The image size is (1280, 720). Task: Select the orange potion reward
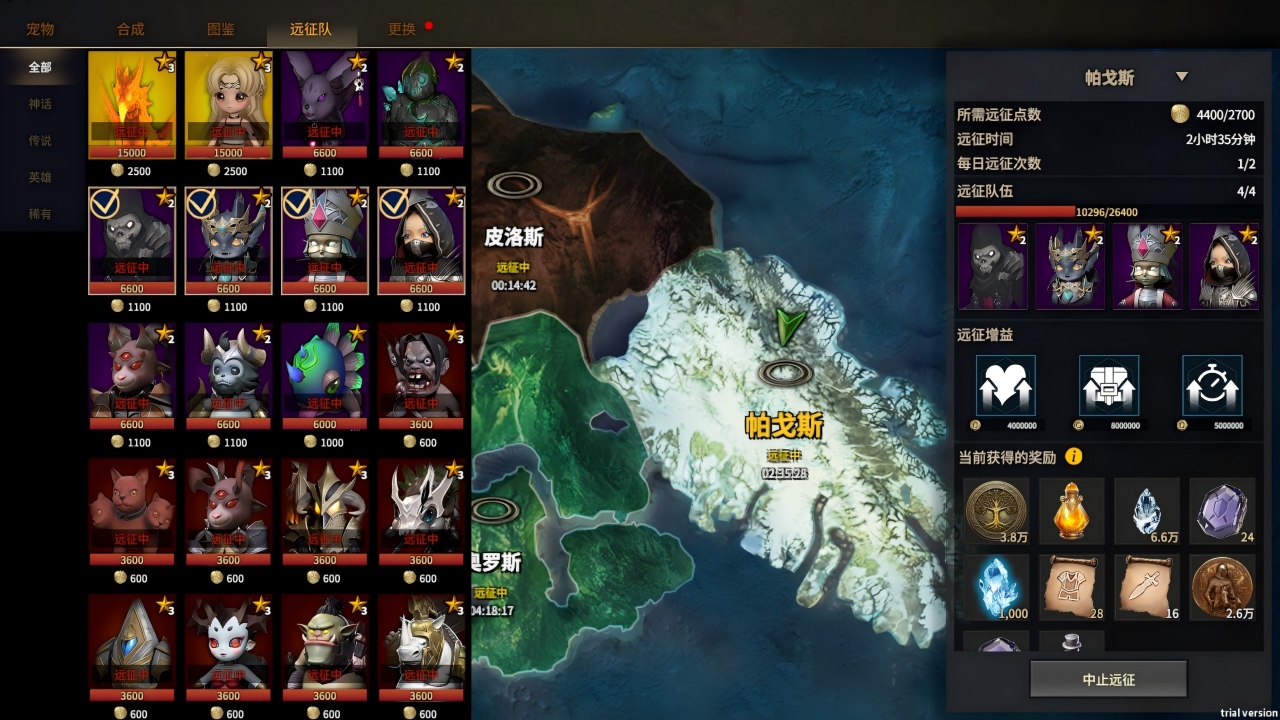tap(1071, 510)
